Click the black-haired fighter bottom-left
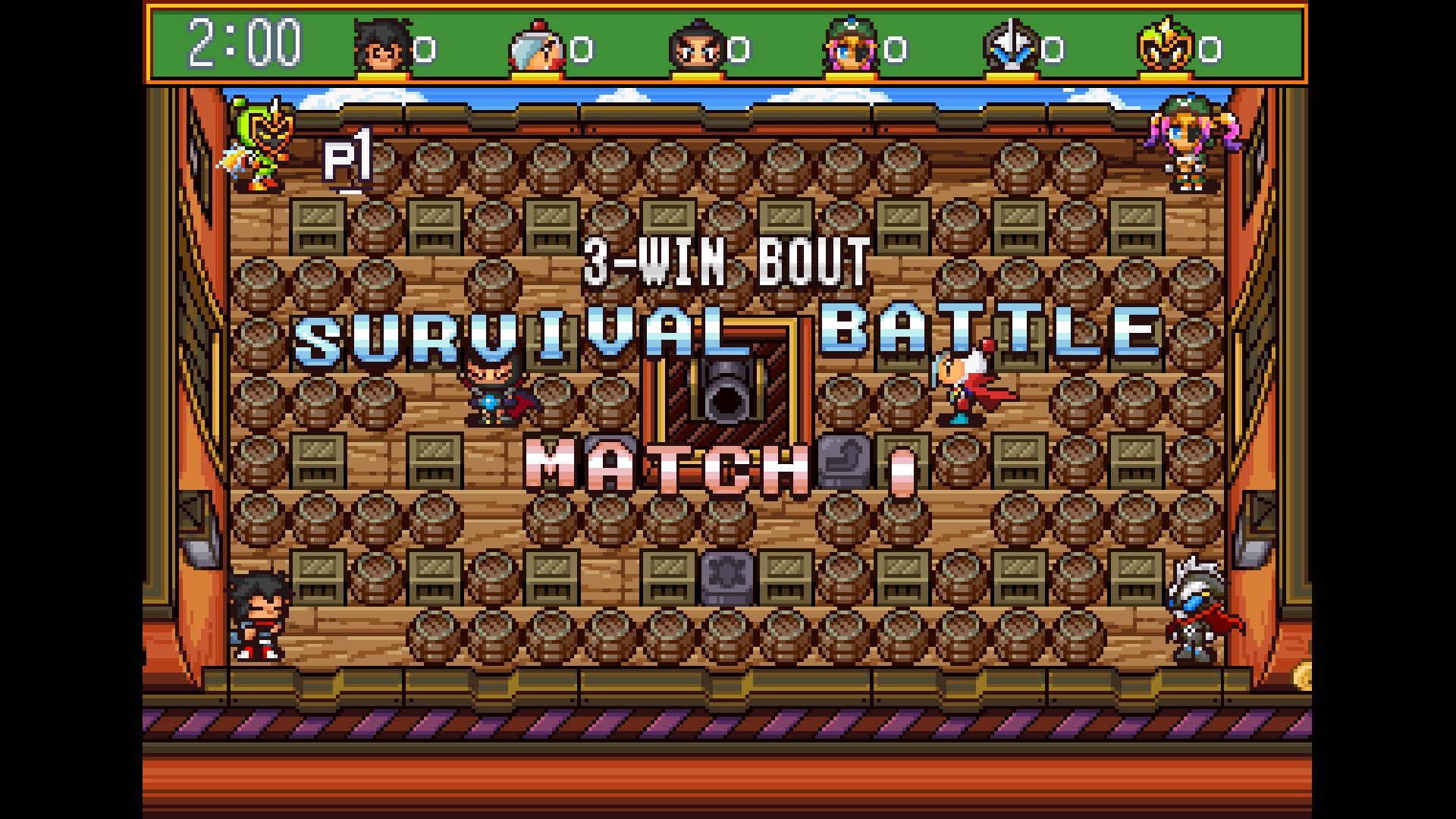 (x=262, y=614)
